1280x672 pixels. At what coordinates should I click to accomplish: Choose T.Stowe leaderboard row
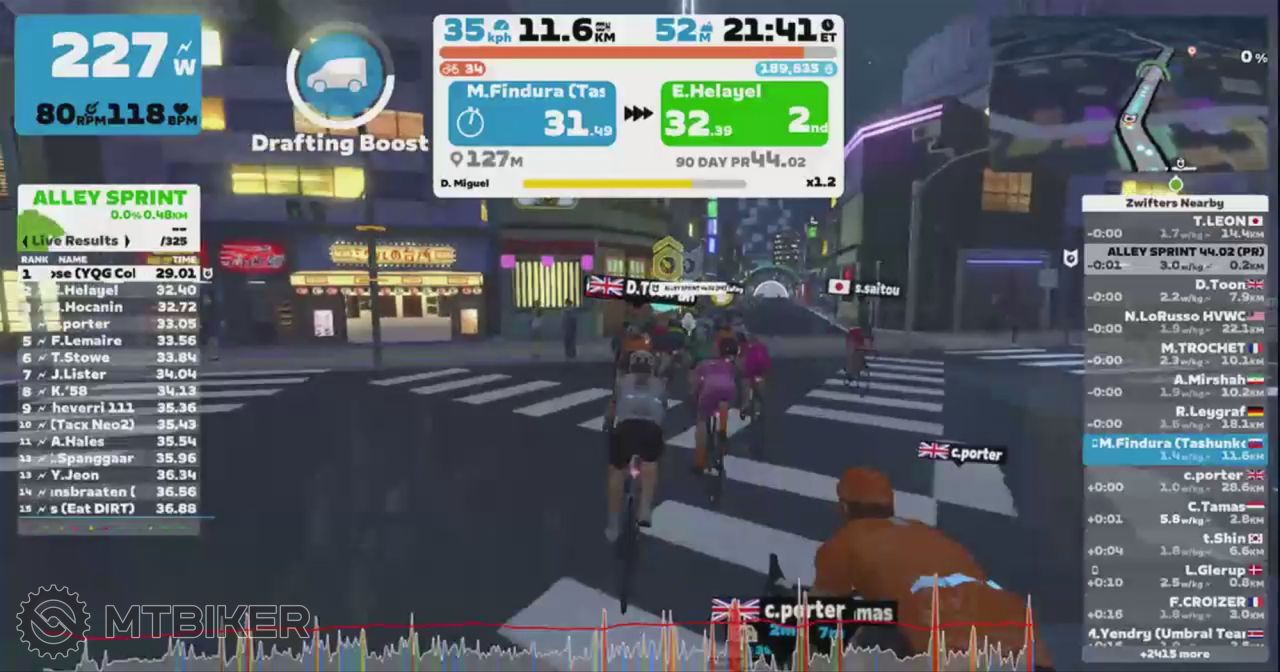click(108, 357)
